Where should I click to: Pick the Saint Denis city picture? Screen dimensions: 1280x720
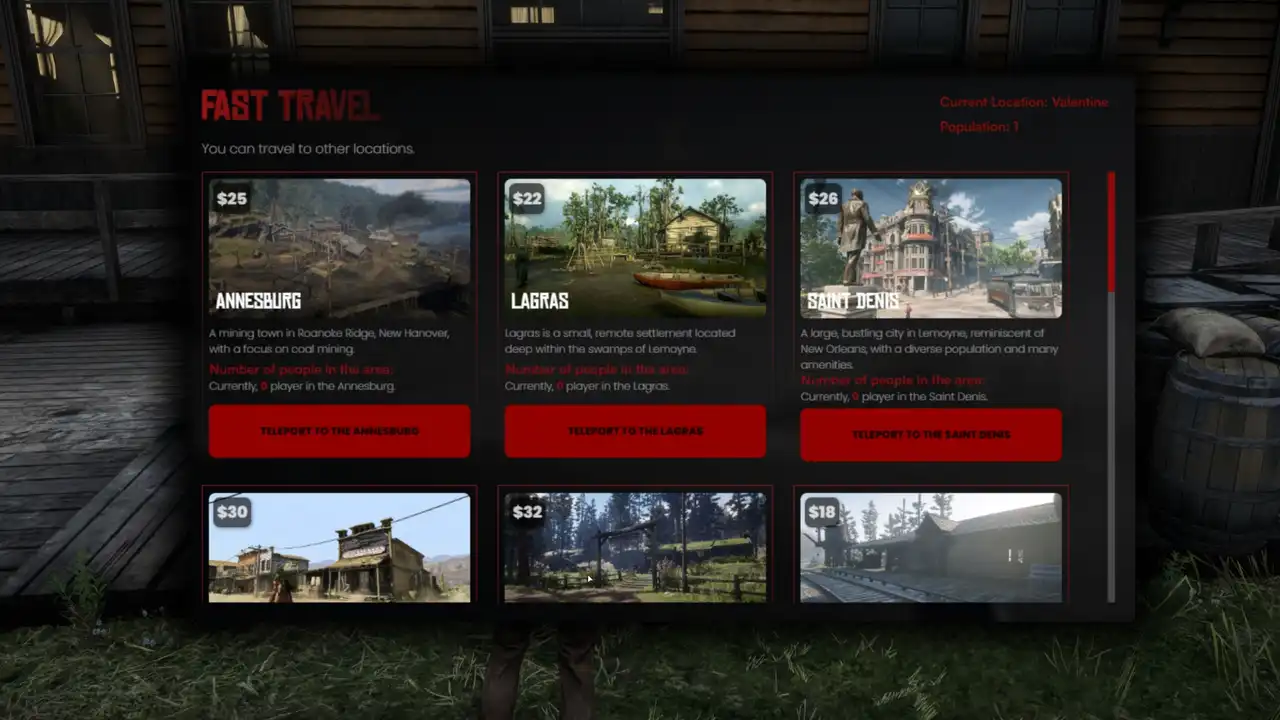pos(930,248)
